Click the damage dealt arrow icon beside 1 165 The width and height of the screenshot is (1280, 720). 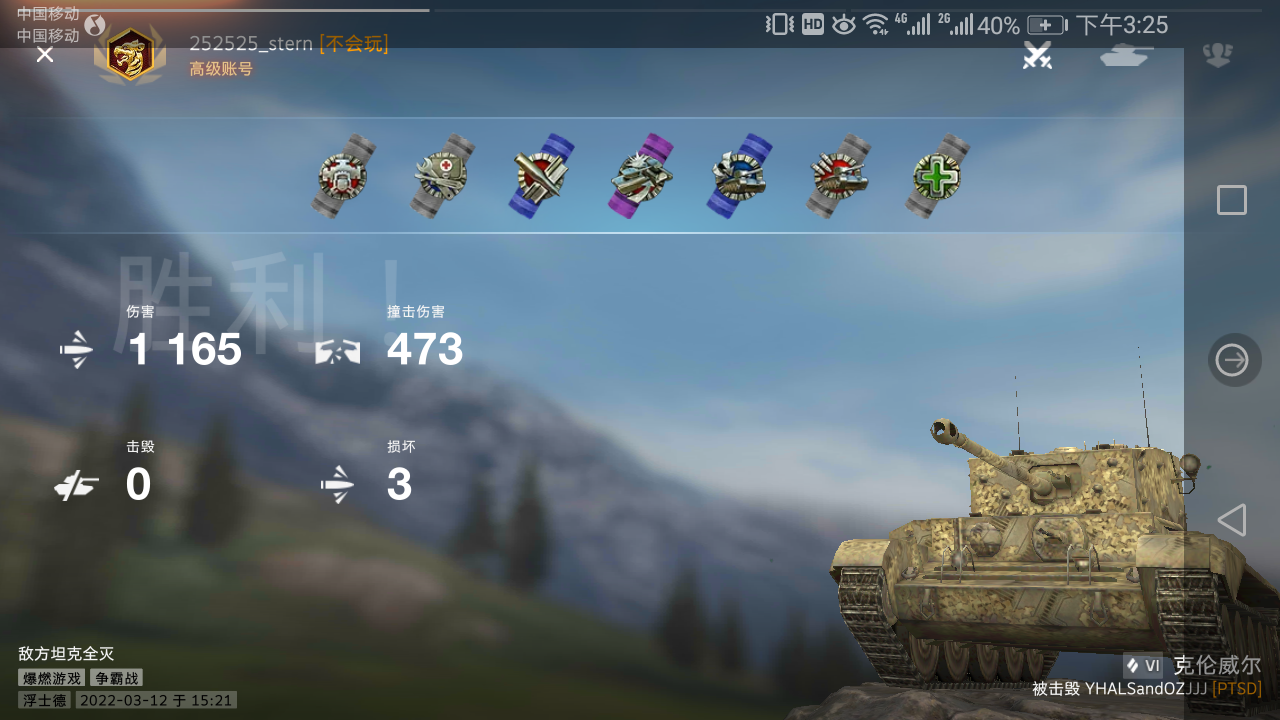pos(75,349)
